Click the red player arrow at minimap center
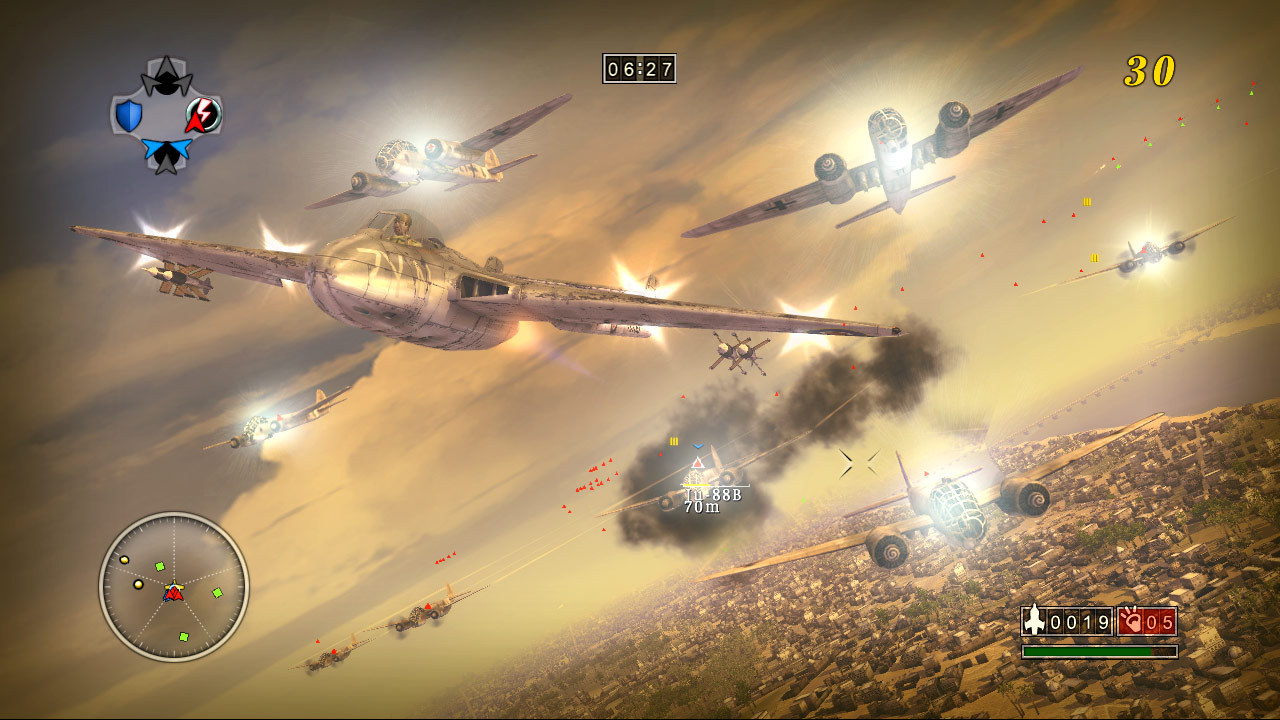Image resolution: width=1280 pixels, height=720 pixels. 175,594
